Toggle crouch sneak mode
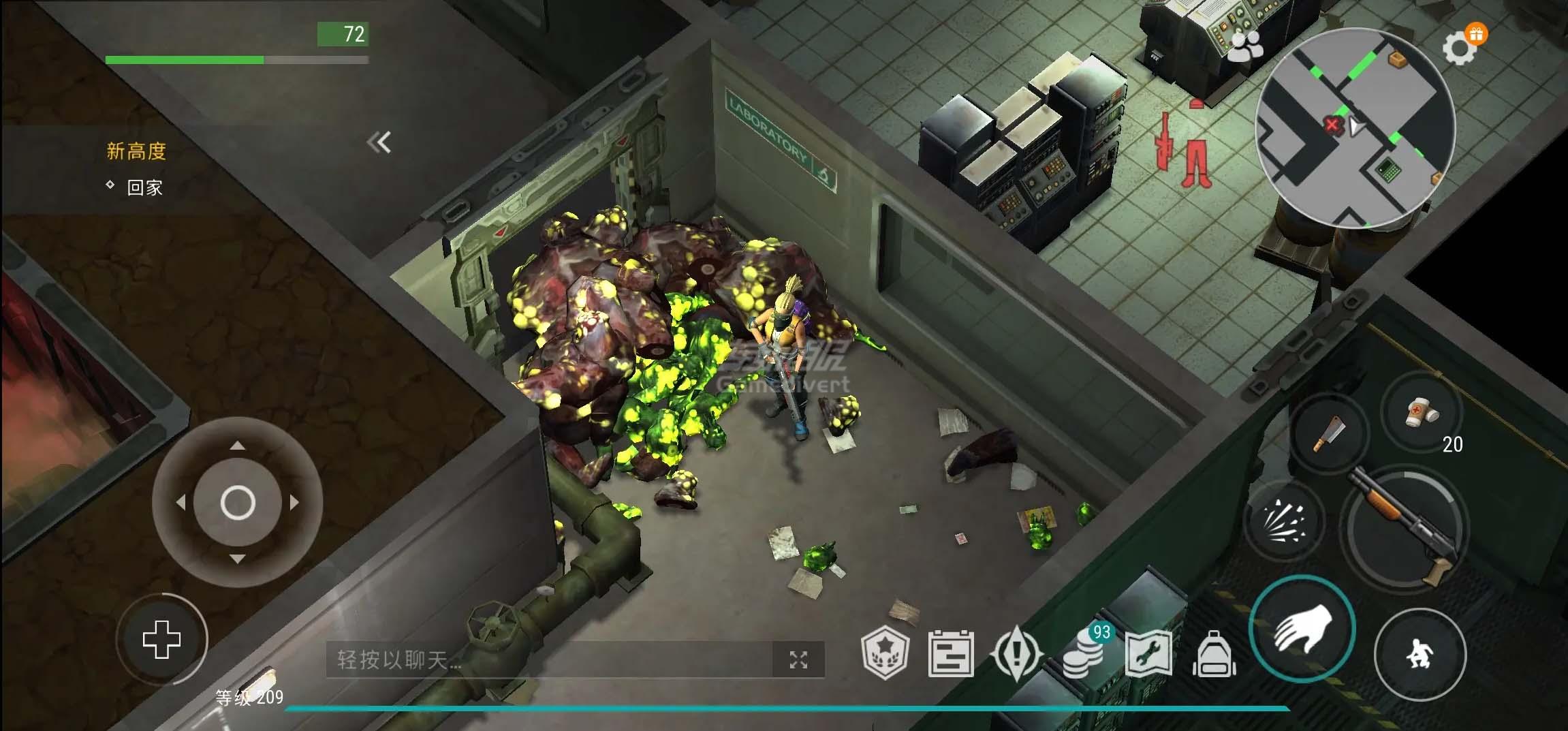 tap(1420, 653)
